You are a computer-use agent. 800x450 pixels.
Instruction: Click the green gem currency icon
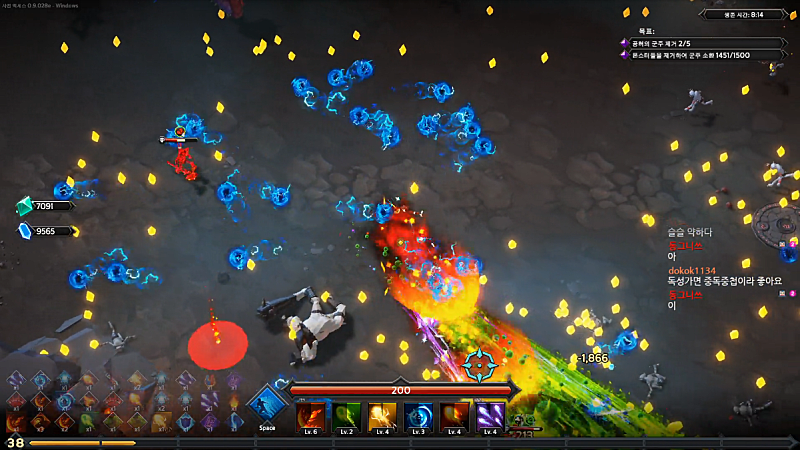pyautogui.click(x=24, y=206)
